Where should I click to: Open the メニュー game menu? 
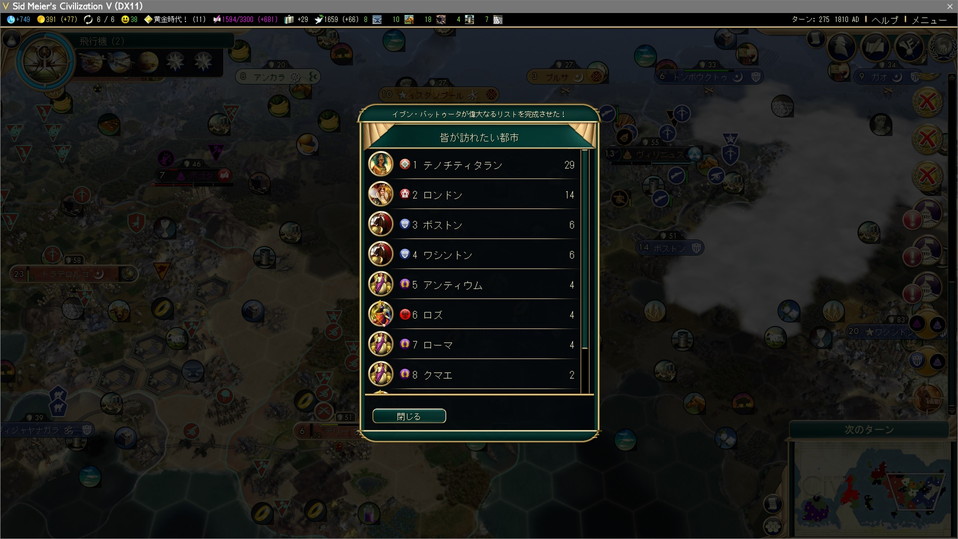click(x=929, y=20)
